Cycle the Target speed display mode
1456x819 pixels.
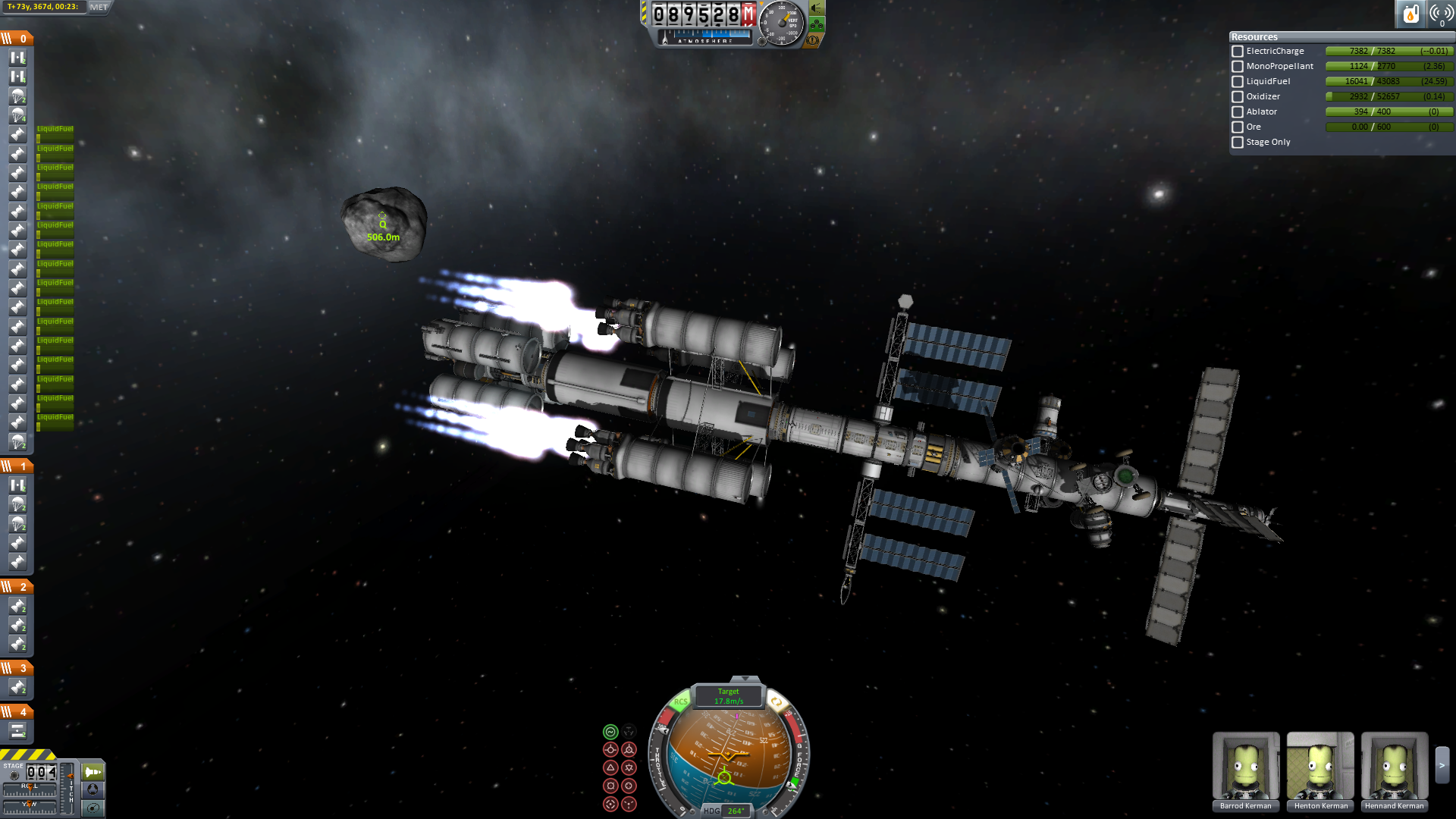tap(729, 696)
